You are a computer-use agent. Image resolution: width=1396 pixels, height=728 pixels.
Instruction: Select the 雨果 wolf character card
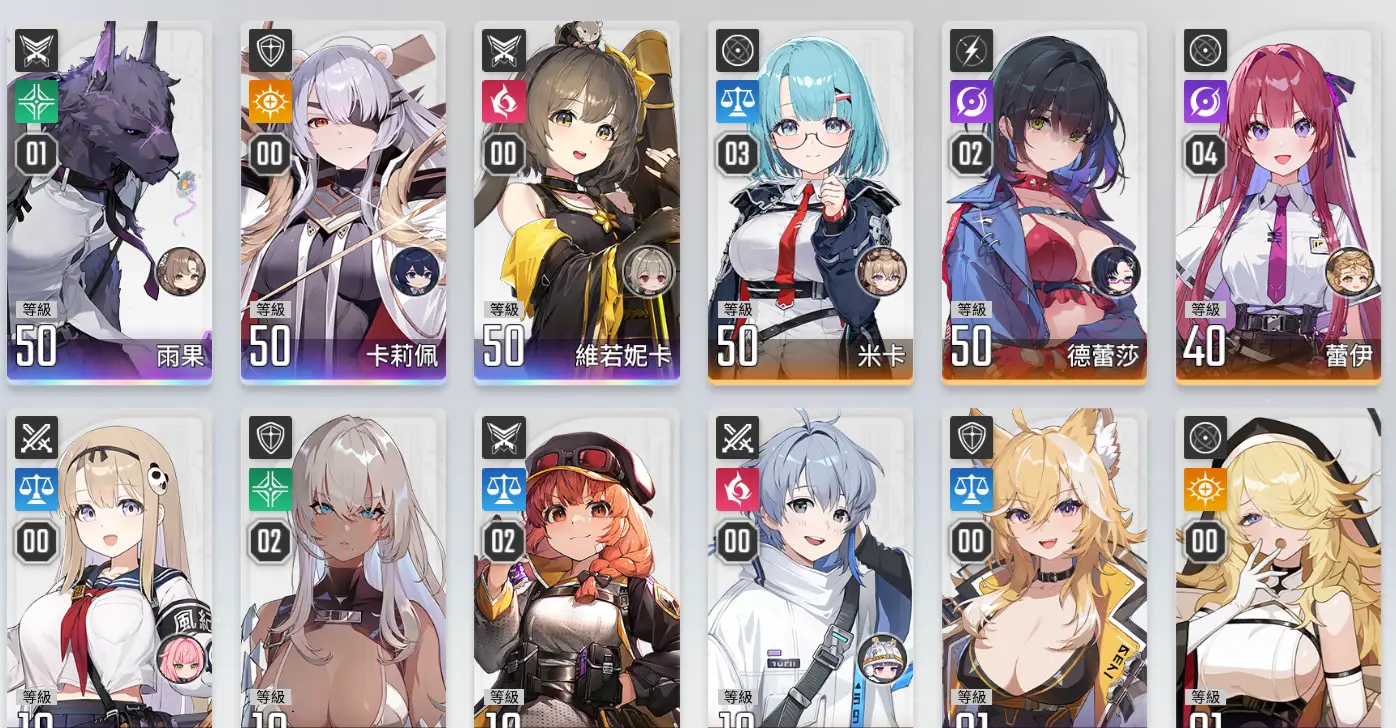point(109,202)
